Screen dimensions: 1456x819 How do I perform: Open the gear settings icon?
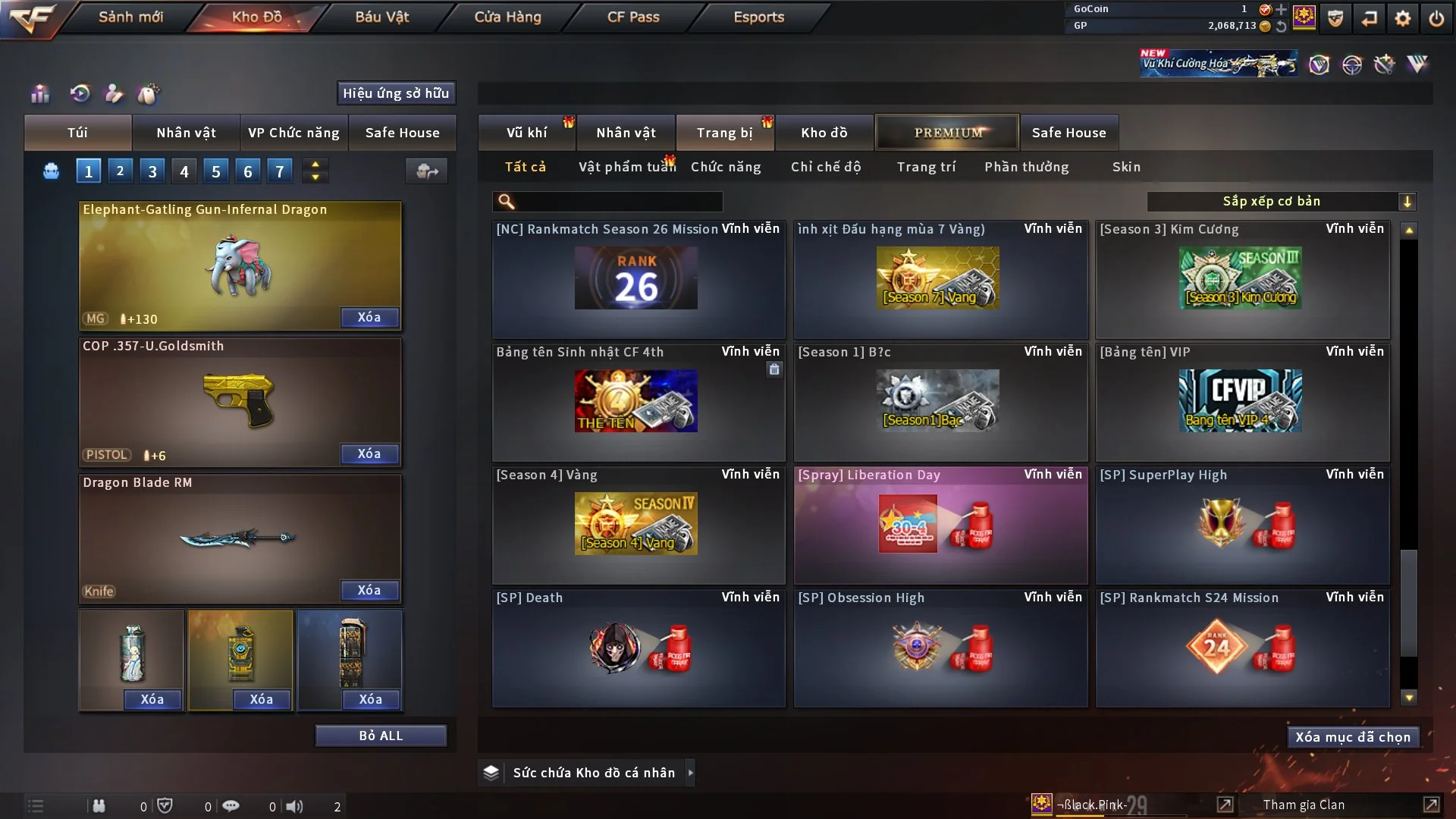pos(1402,18)
